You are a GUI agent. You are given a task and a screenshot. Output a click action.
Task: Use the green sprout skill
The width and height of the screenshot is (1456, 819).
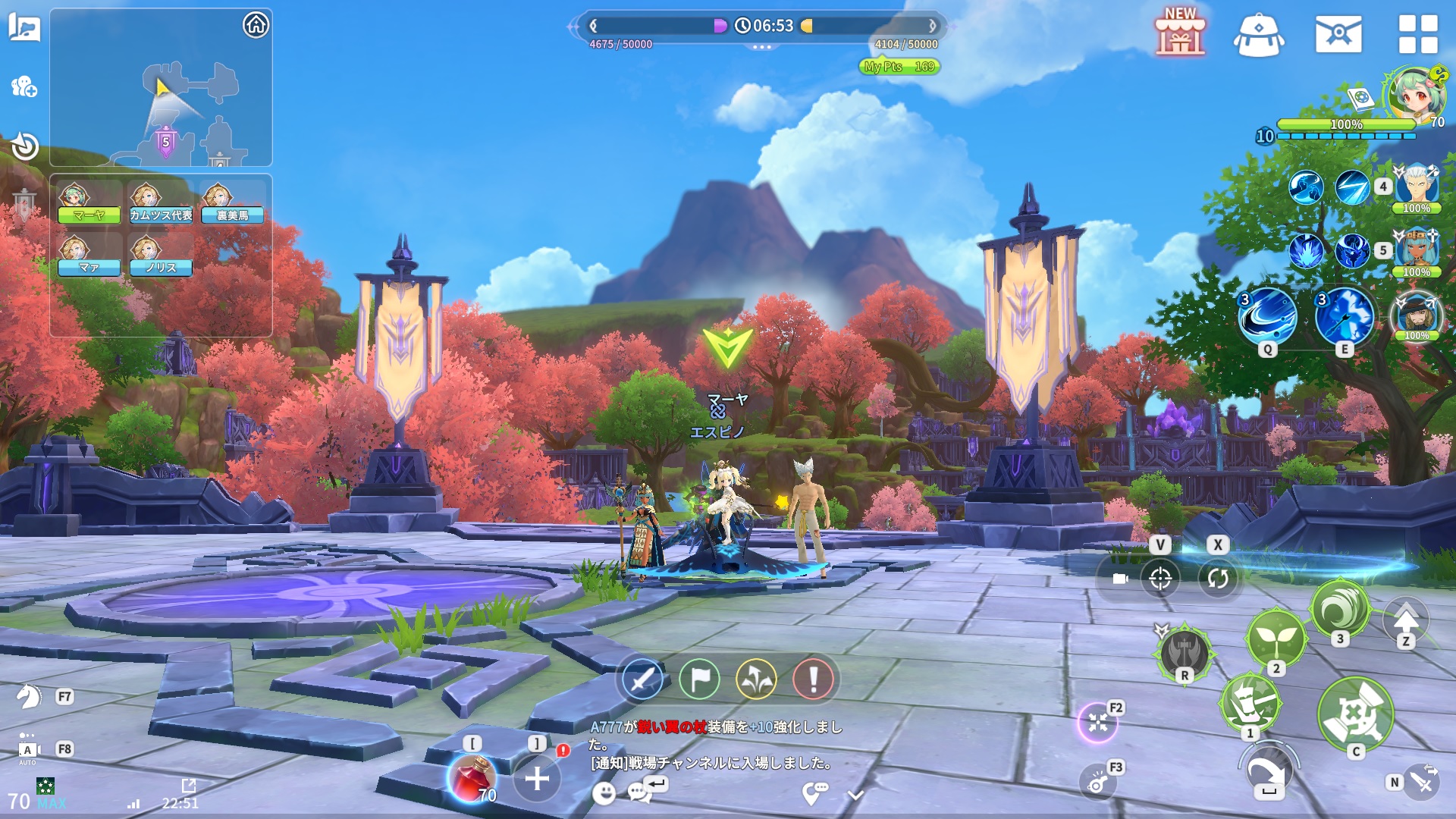pyautogui.click(x=1276, y=637)
